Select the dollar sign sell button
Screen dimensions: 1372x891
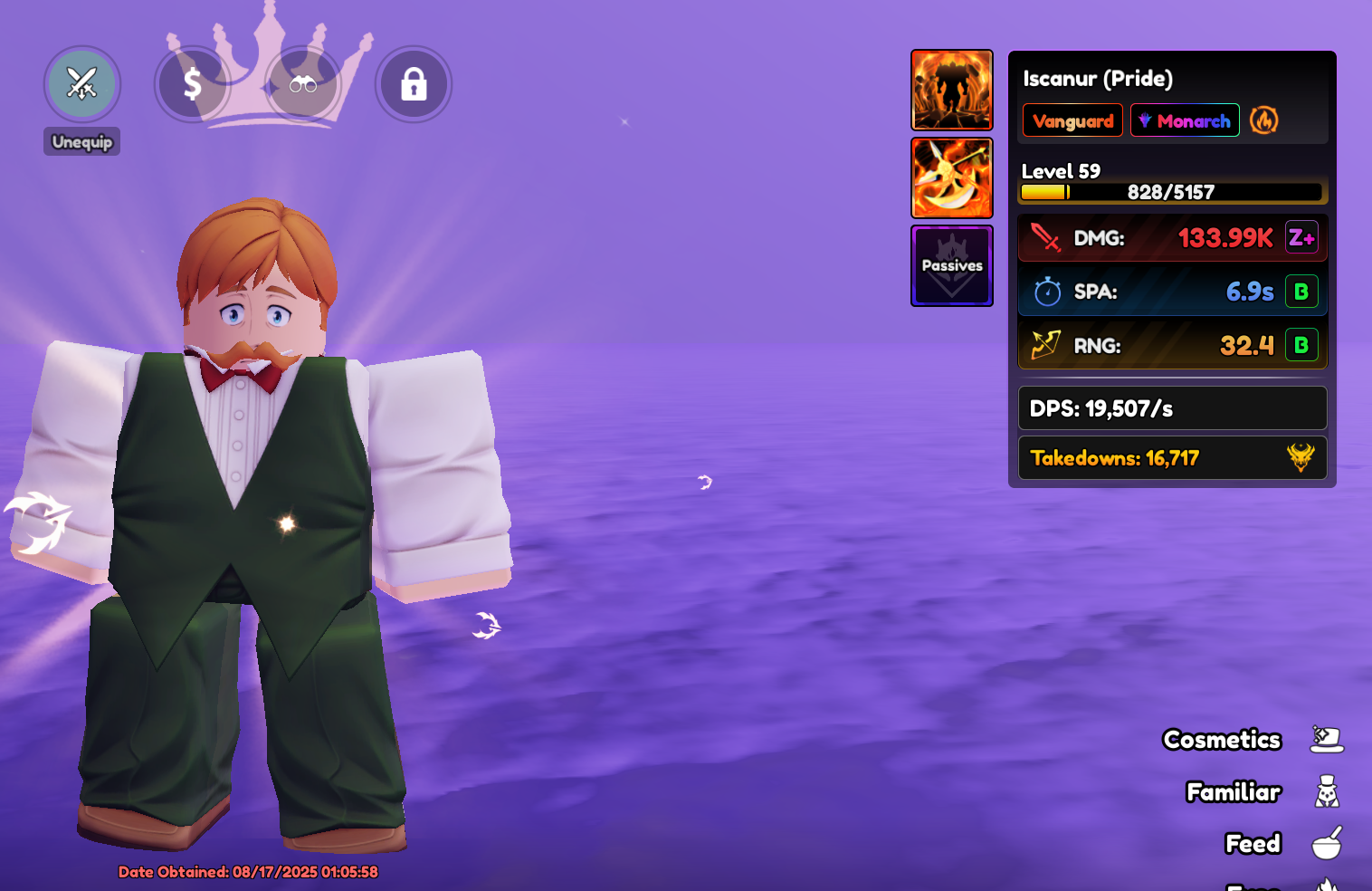point(192,84)
